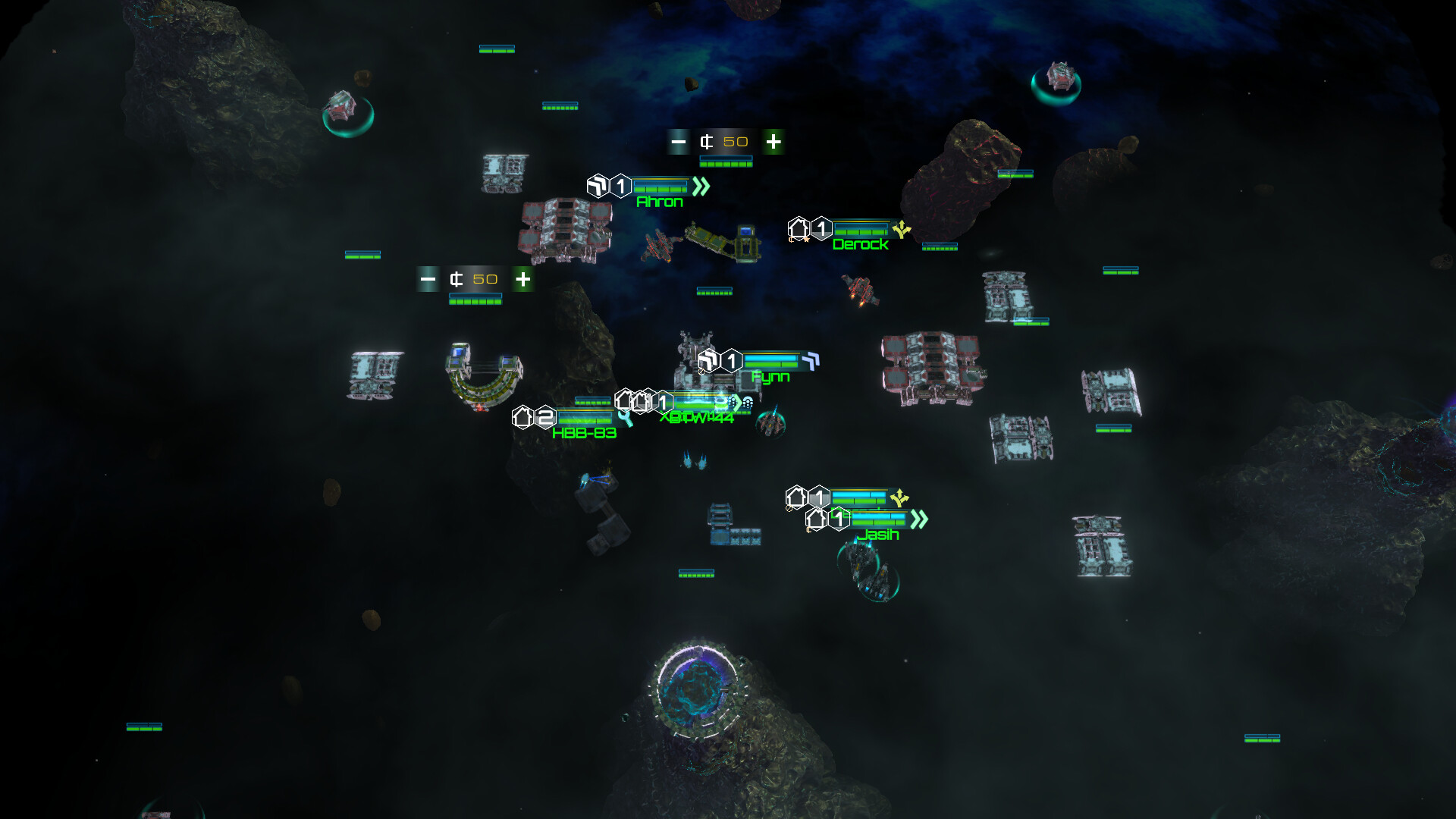Click Fynn's green health bar

tap(770, 364)
